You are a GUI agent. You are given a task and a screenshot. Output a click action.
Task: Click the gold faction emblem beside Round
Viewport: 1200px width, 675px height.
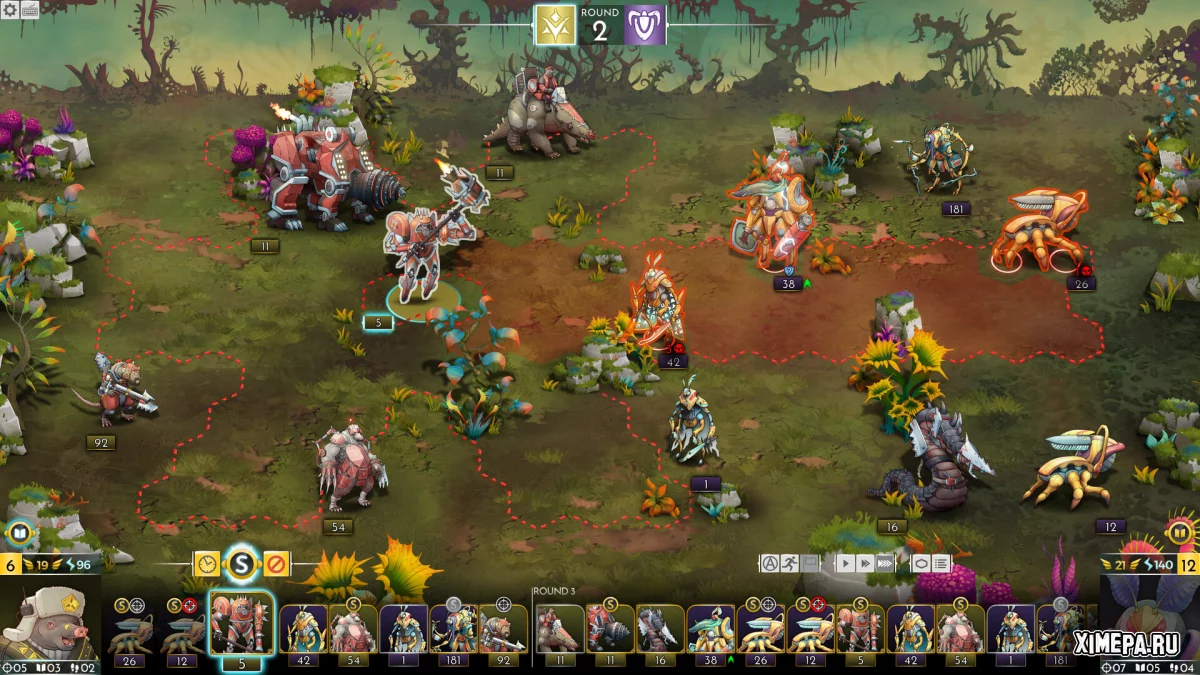point(555,26)
